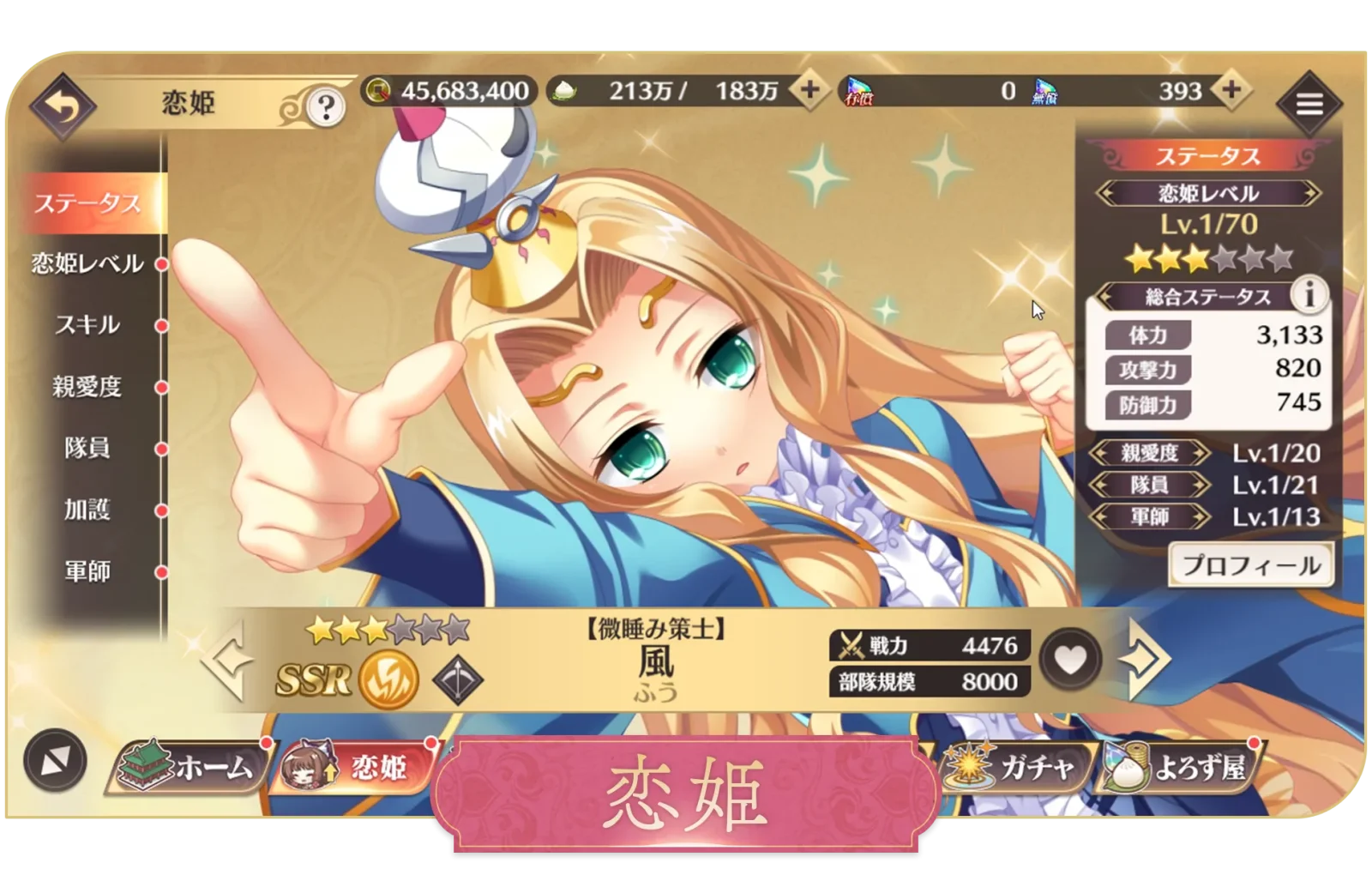Tap the info (i) icon on 総合ステータス
The image size is (1372, 869).
1308,296
